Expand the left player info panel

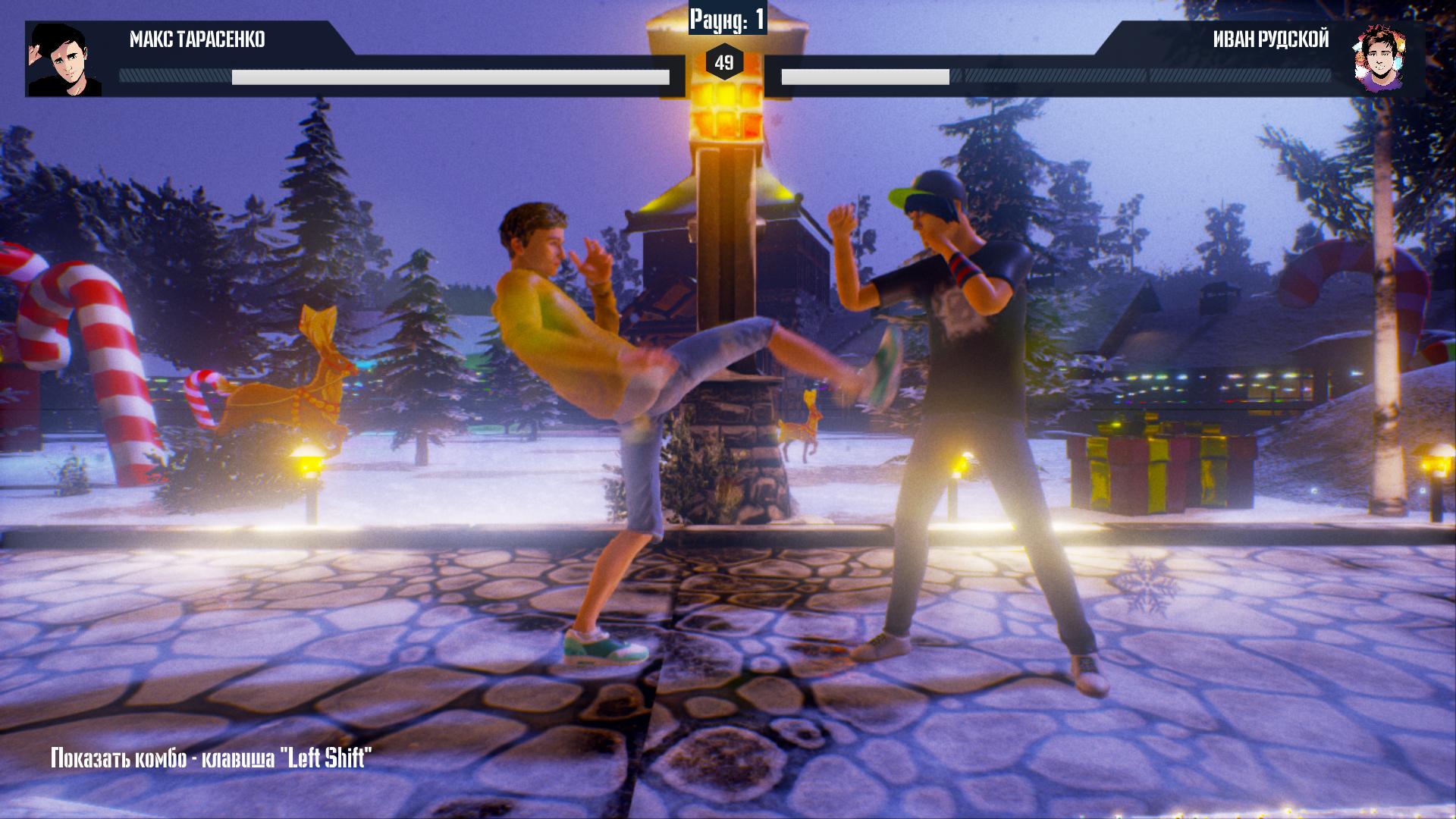coord(227,42)
